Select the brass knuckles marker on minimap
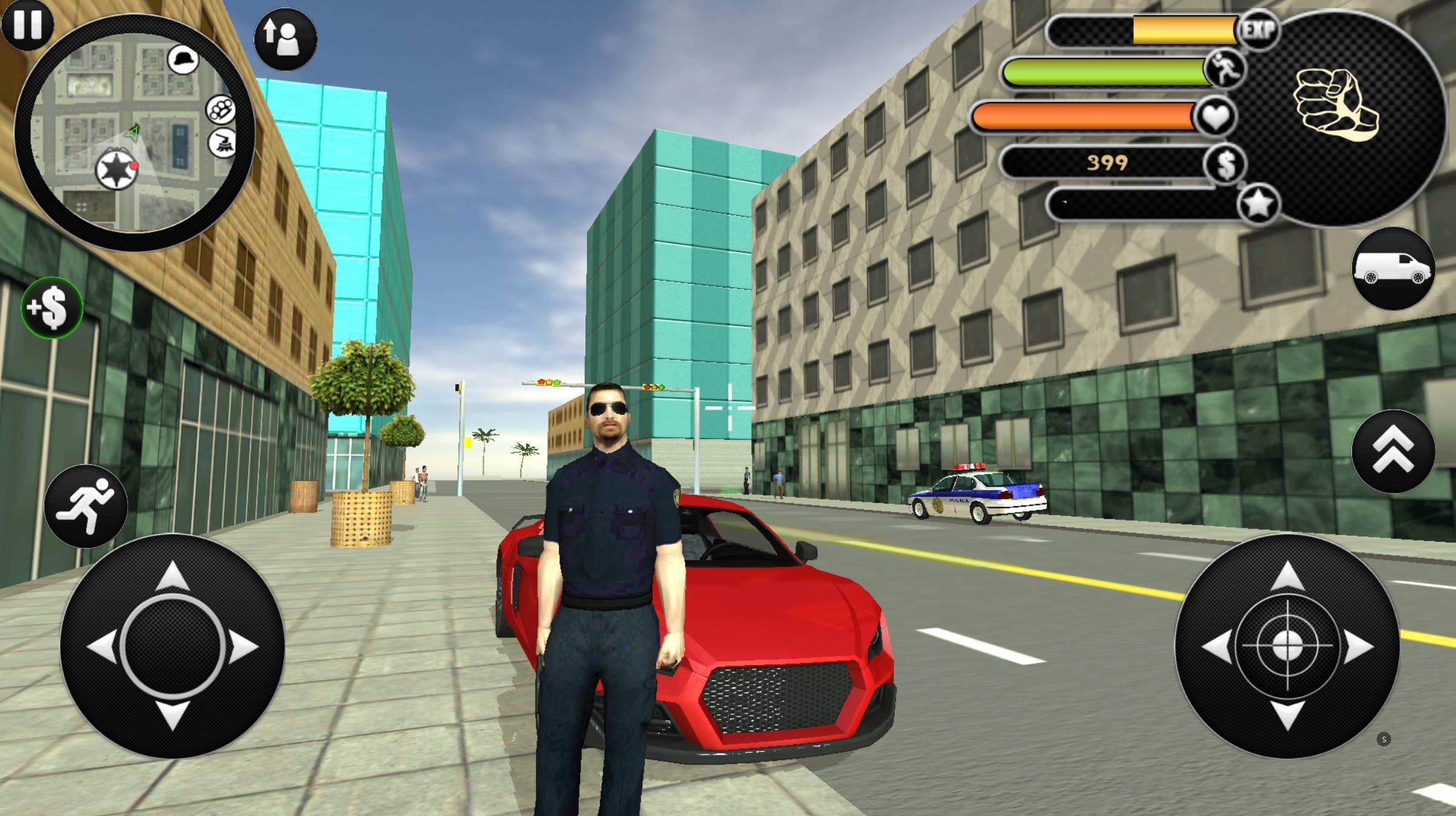 click(x=220, y=110)
